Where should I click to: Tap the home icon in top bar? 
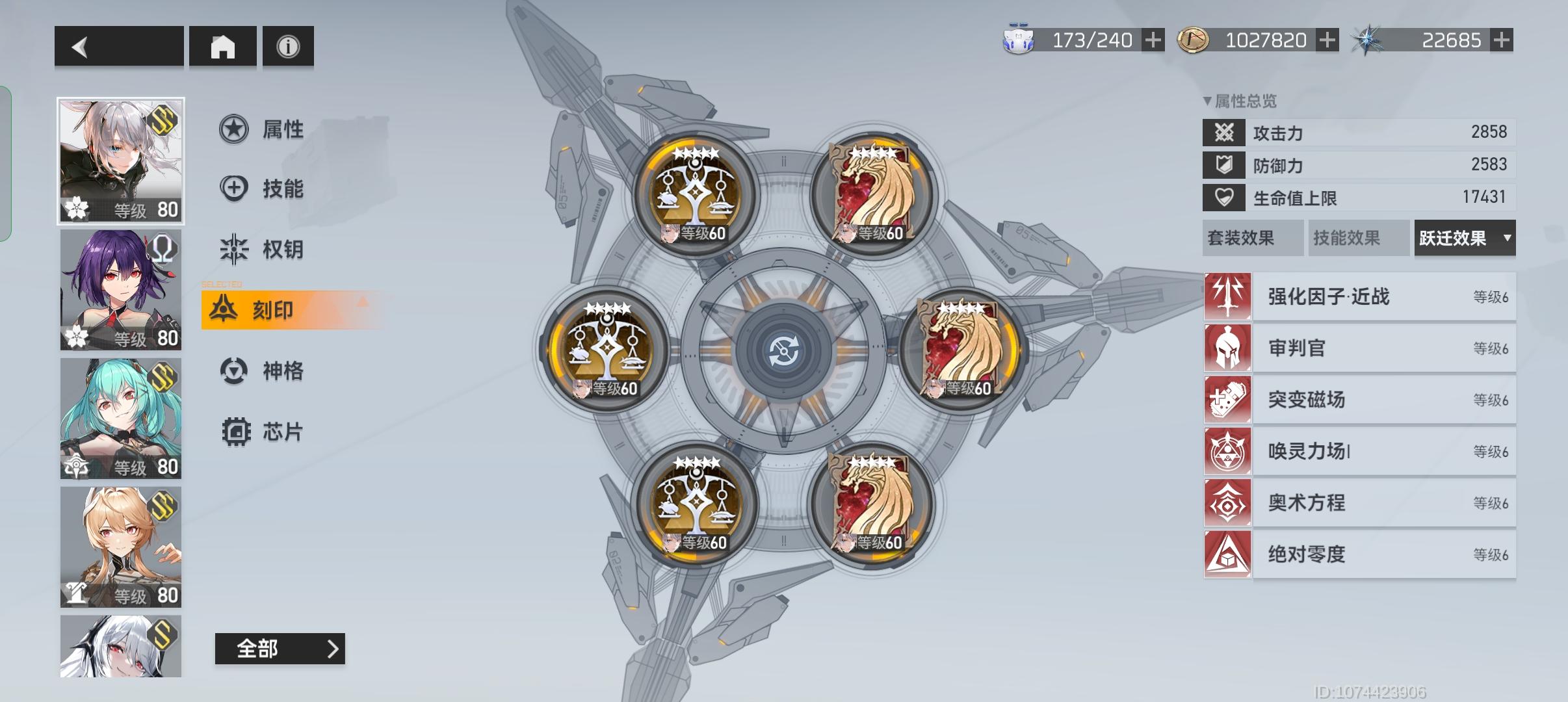click(x=223, y=45)
